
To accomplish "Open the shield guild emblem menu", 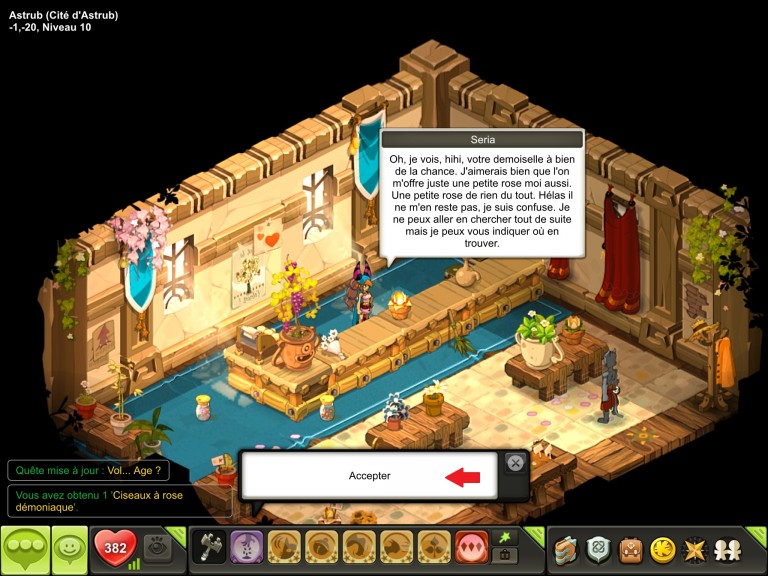I will [598, 548].
